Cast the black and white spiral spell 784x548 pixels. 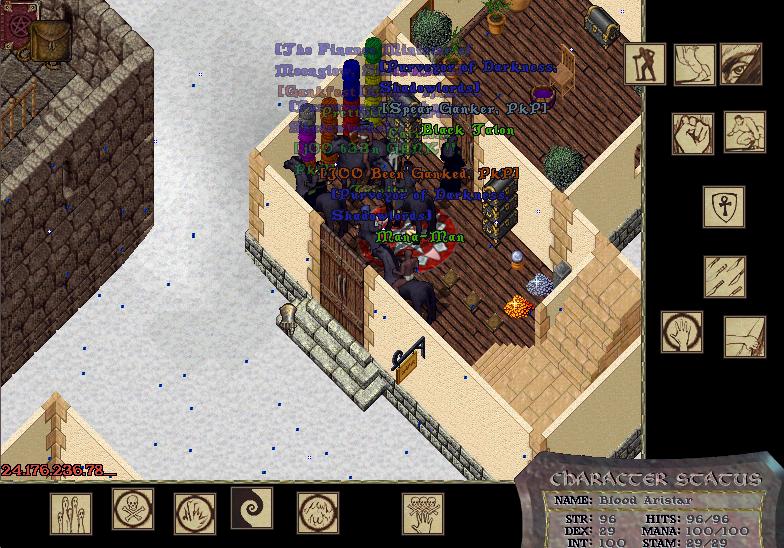click(251, 508)
